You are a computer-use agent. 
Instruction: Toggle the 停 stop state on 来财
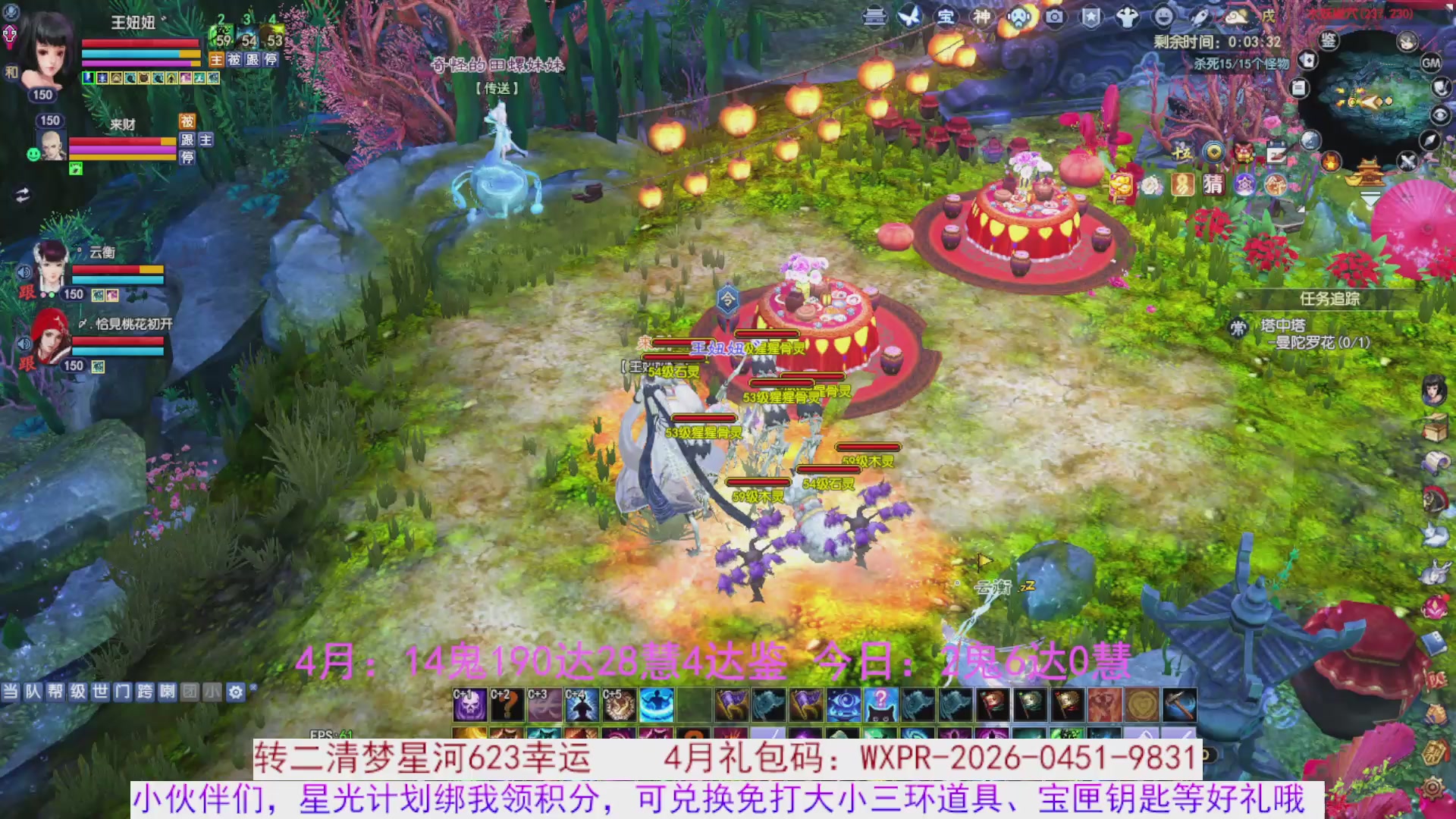coord(189,157)
